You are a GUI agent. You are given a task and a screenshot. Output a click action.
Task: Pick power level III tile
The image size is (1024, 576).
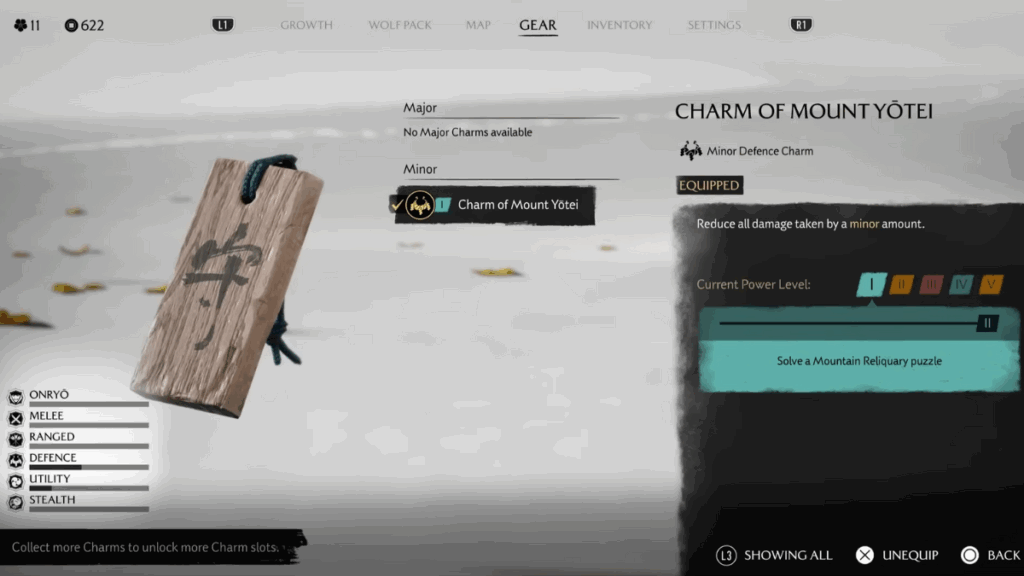931,285
